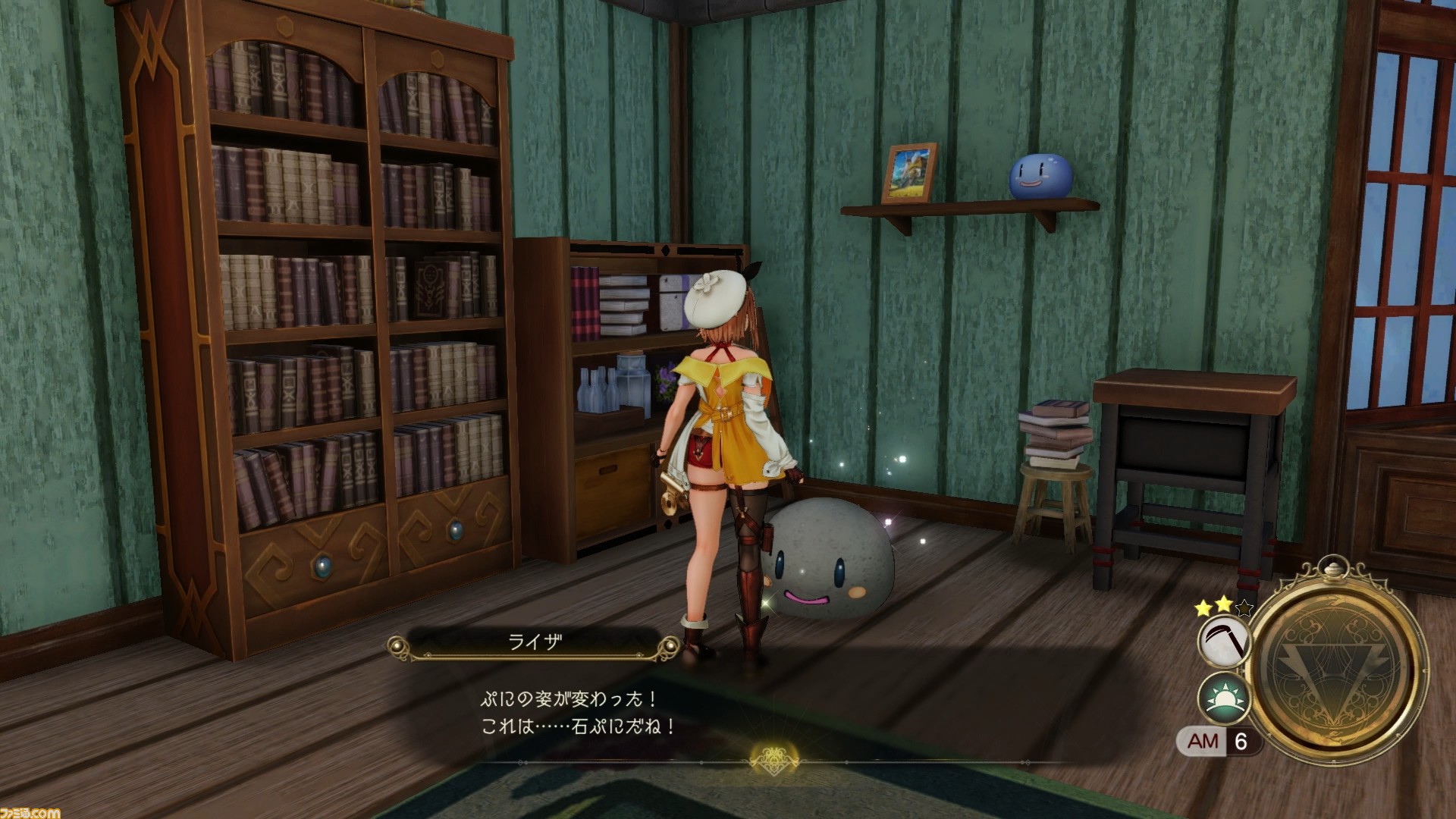Open the golden compass minimap
This screenshot has width=1456, height=819.
pyautogui.click(x=1338, y=663)
